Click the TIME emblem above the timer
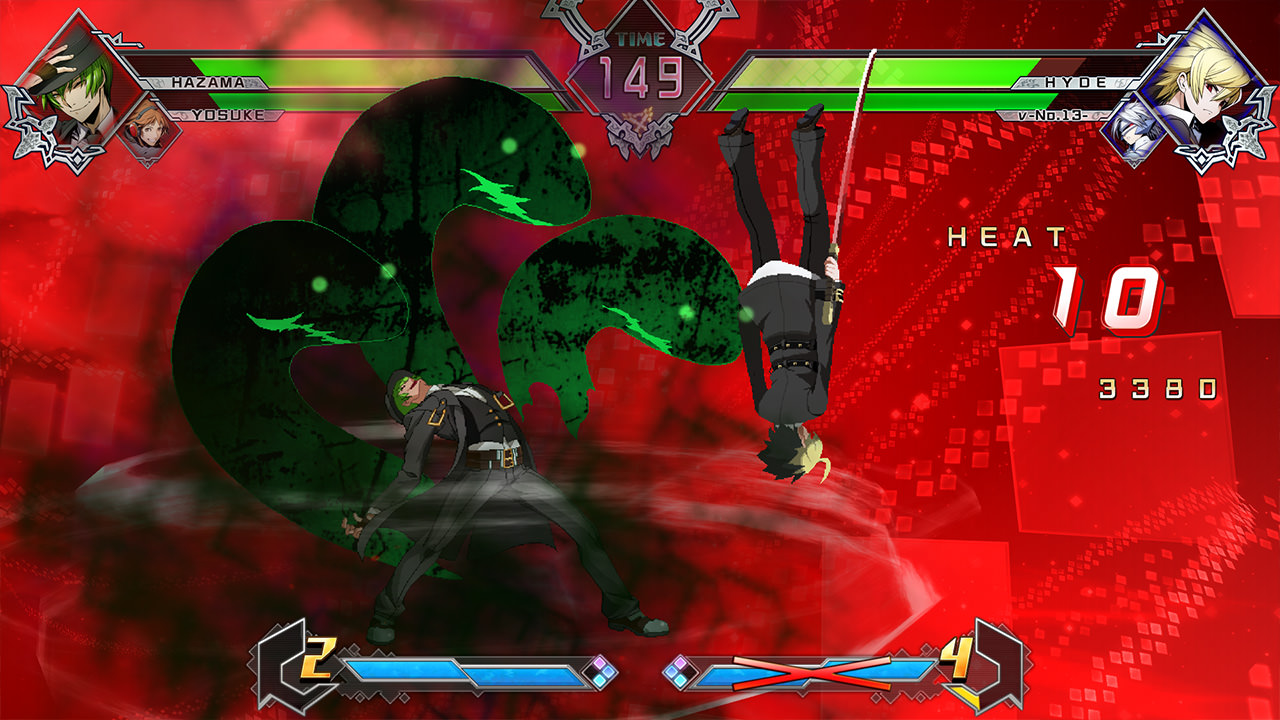Viewport: 1280px width, 720px height. click(640, 40)
